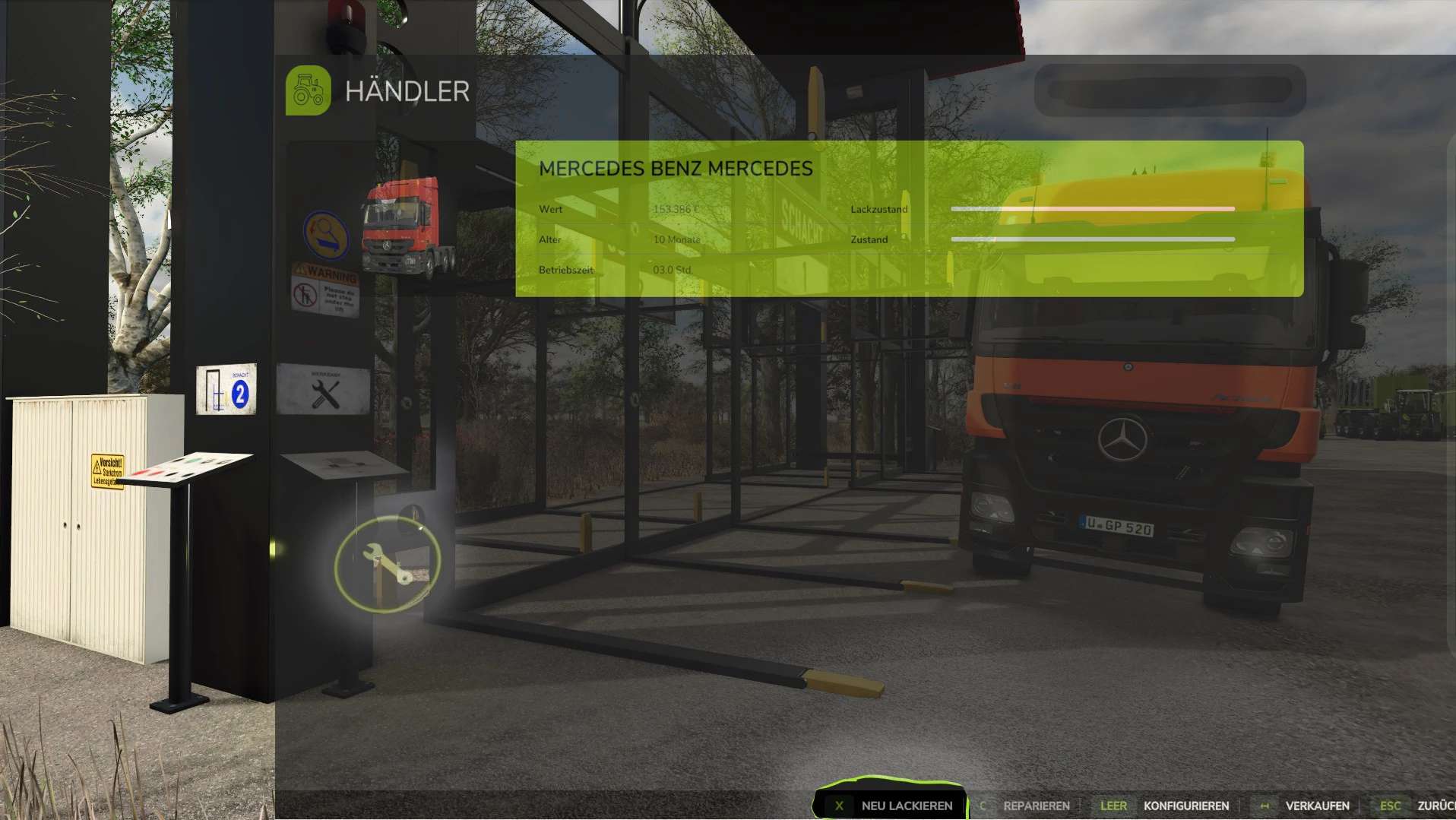
Task: Click the Reparieren button
Action: [x=1025, y=806]
